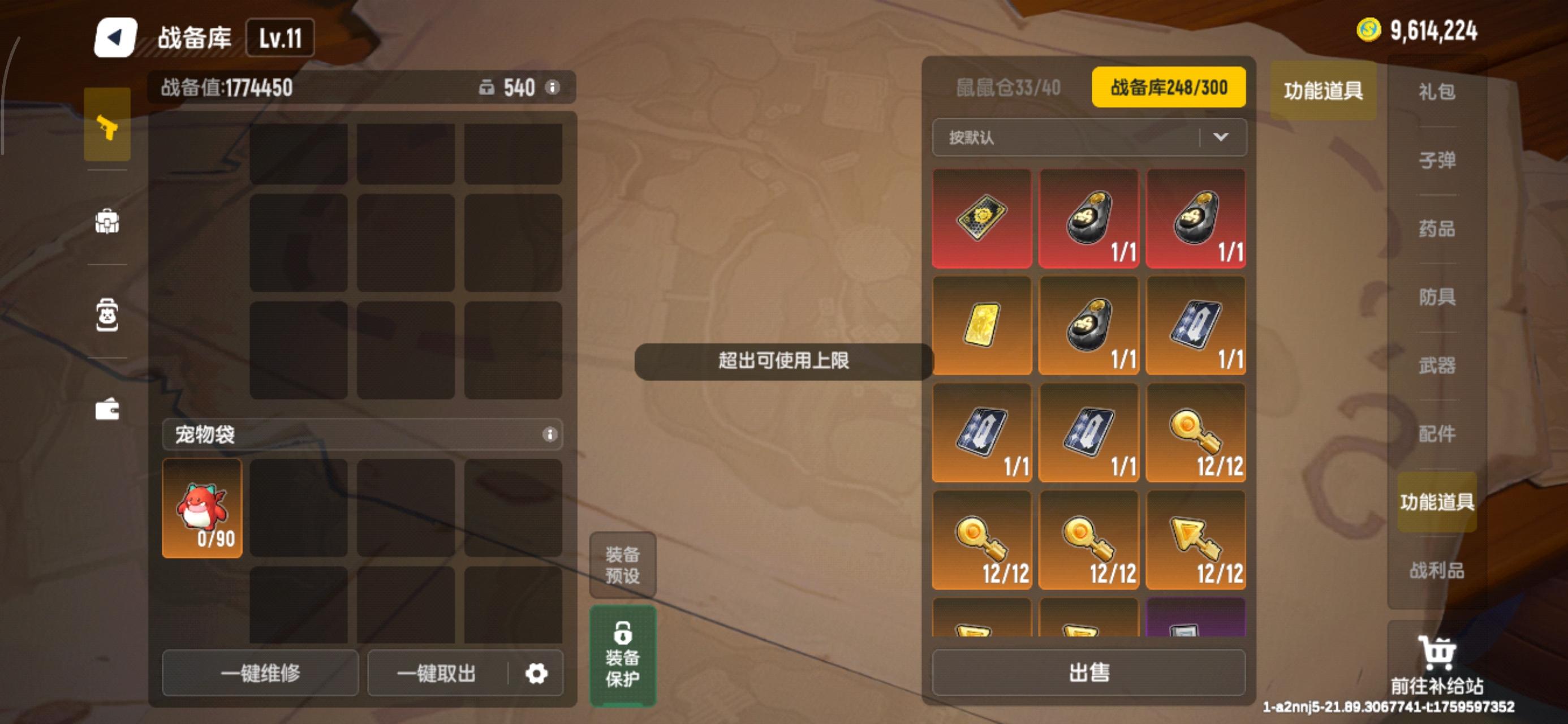This screenshot has width=1568, height=724.
Task: Select the red pet thumbnail showing 0/90
Action: pos(201,507)
